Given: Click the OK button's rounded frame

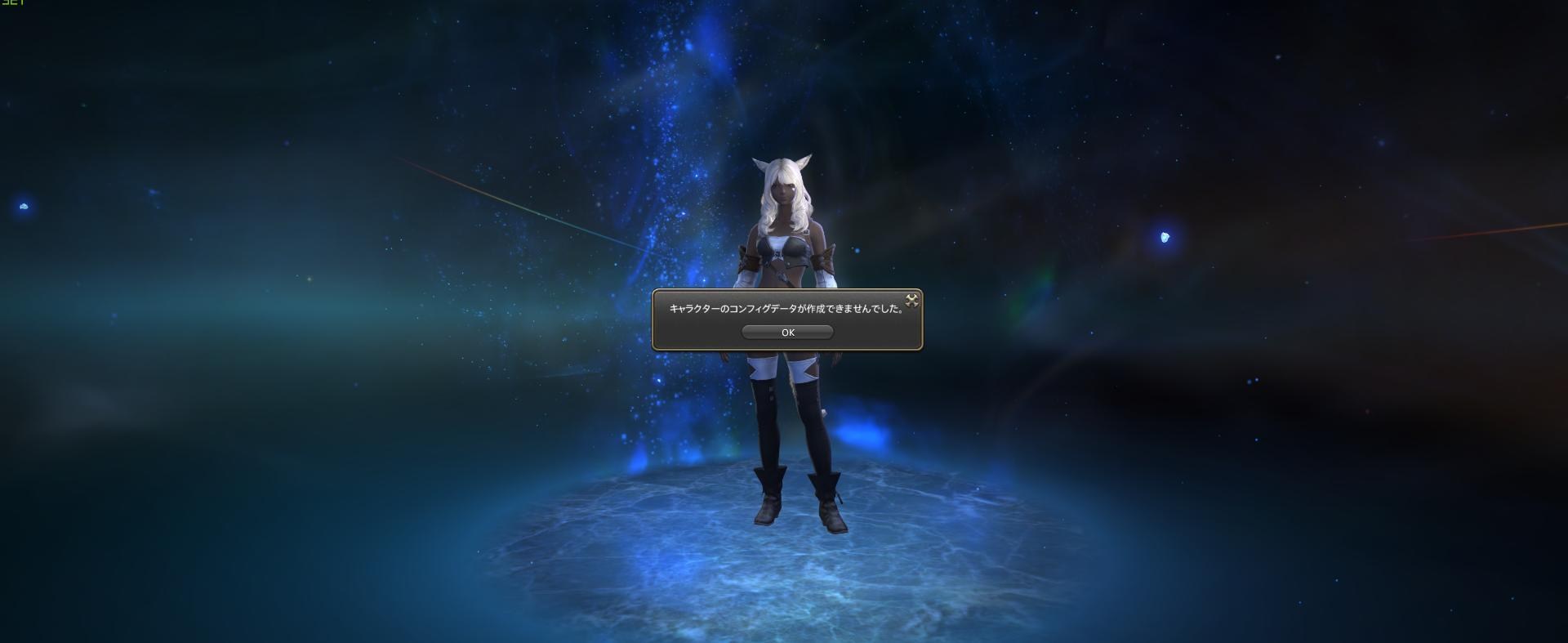Looking at the screenshot, I should (747, 332).
